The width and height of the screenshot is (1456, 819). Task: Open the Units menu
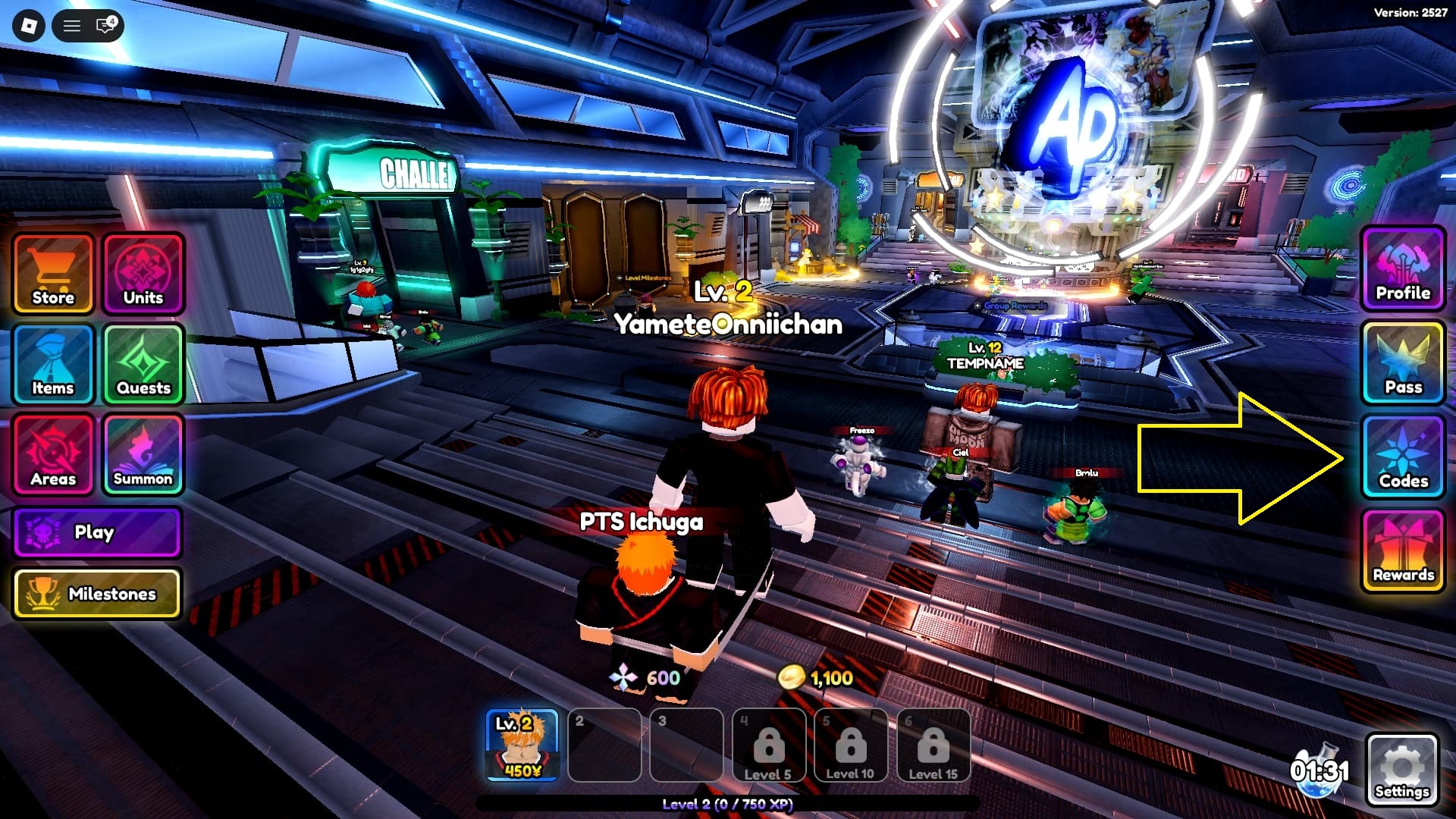143,274
